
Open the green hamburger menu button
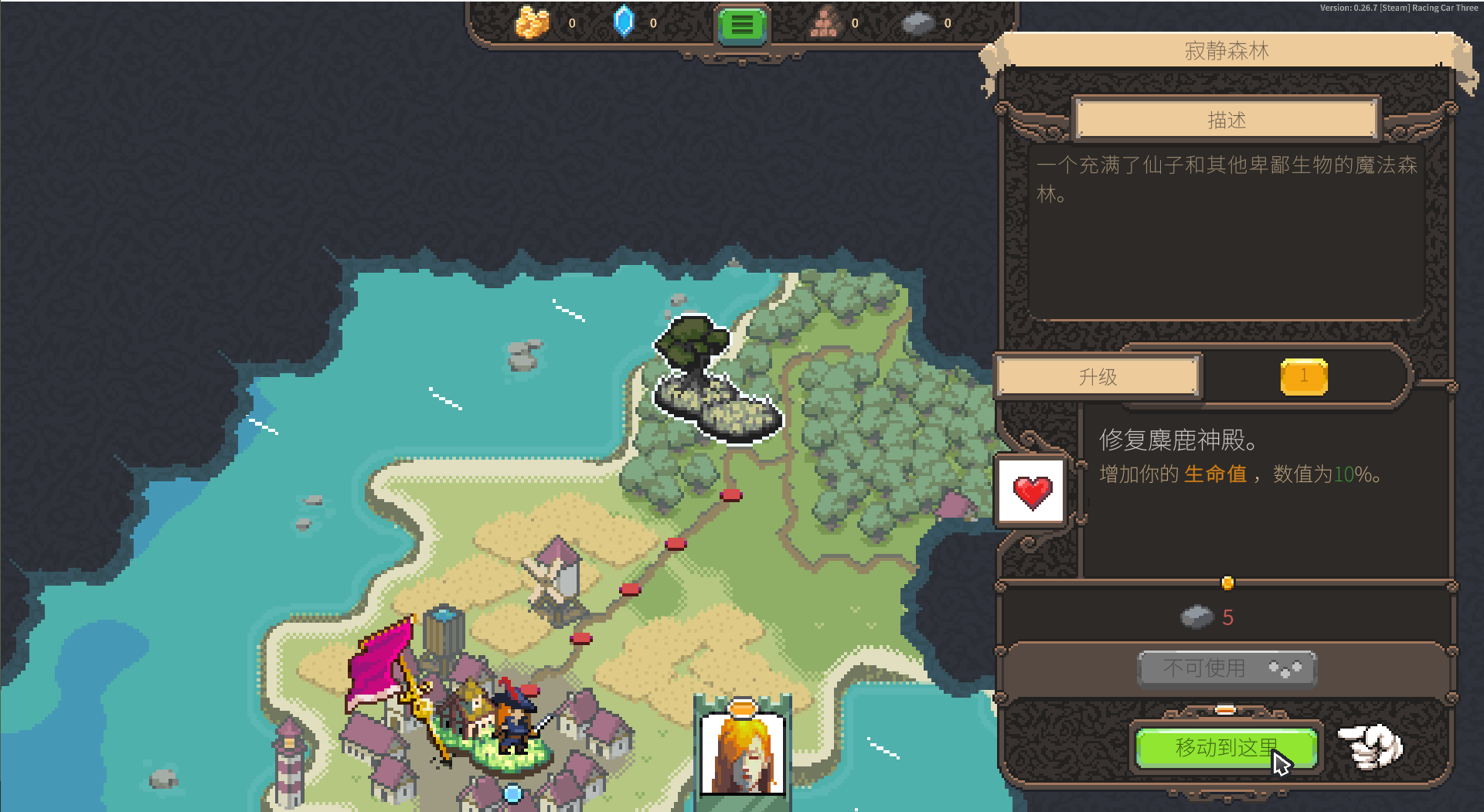741,25
